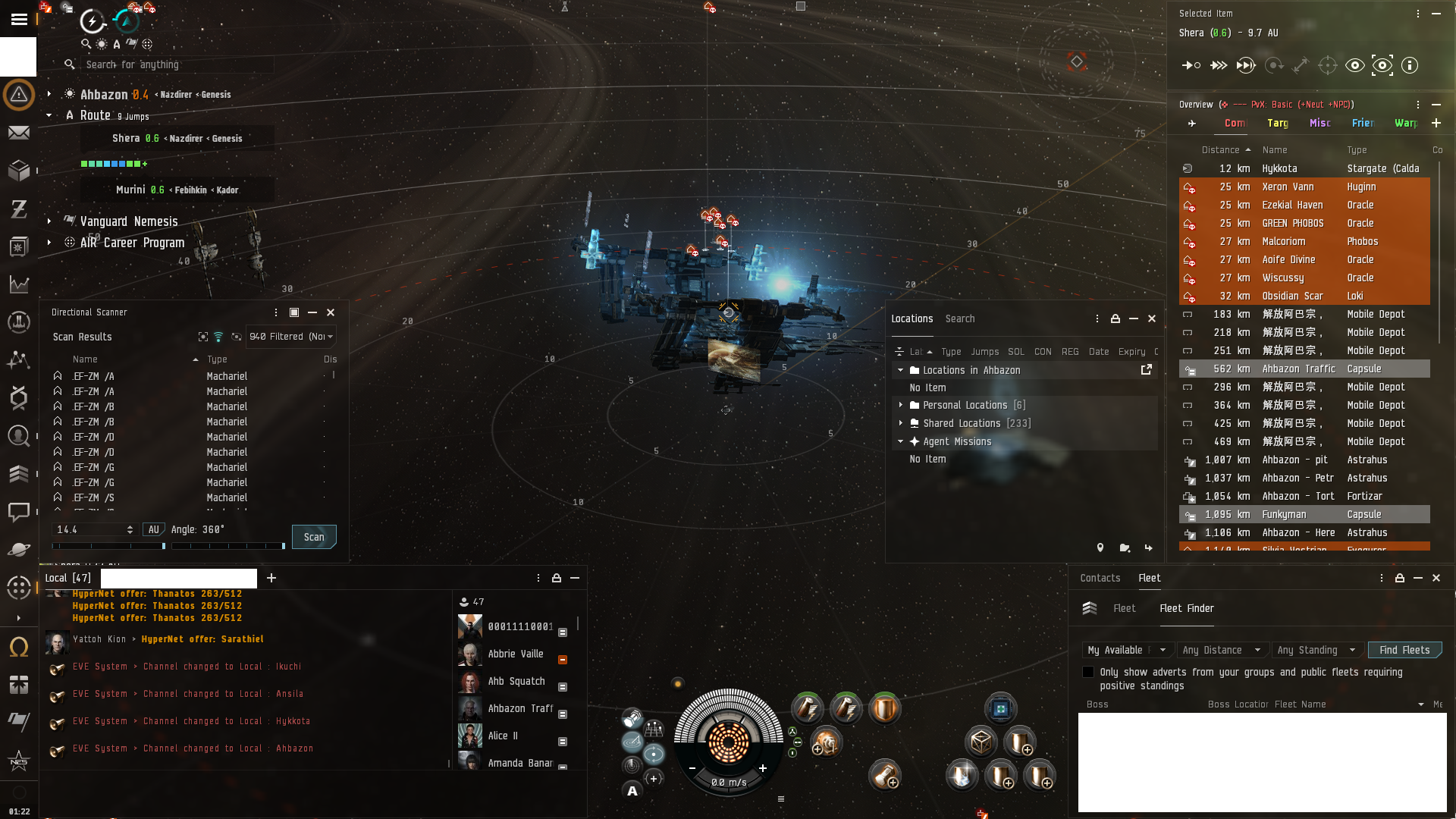Viewport: 1456px width, 819px height.
Task: Expand the Vanguard Nemesis tracker entry
Action: tap(49, 221)
